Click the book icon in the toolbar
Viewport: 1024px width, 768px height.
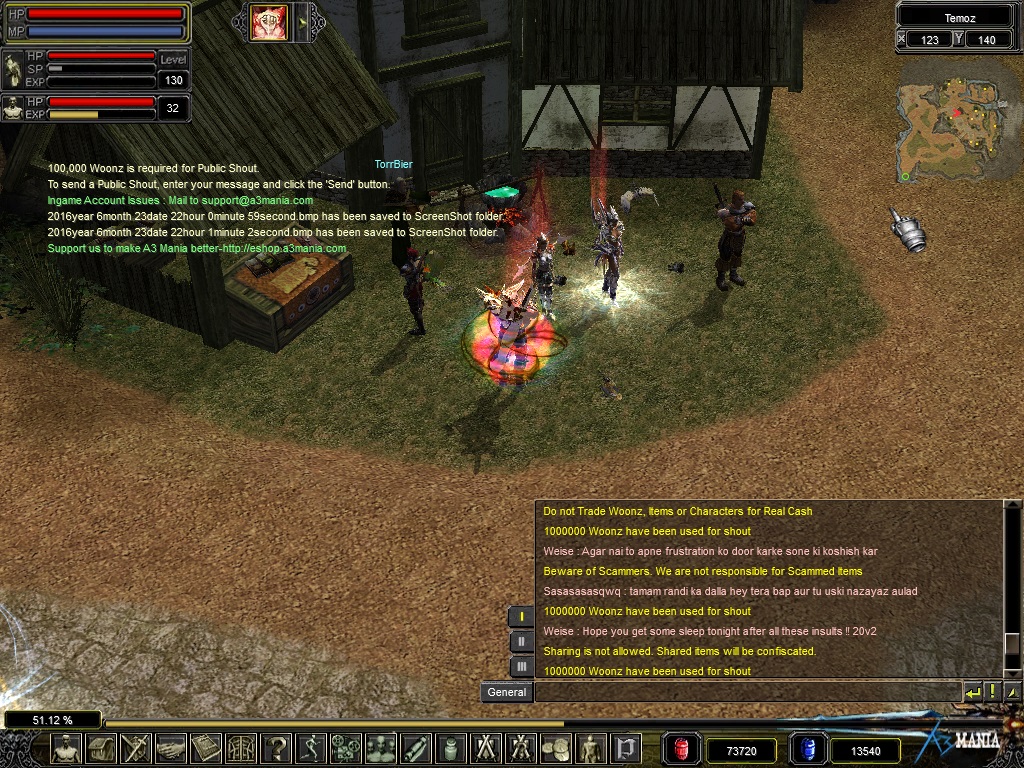pyautogui.click(x=205, y=748)
